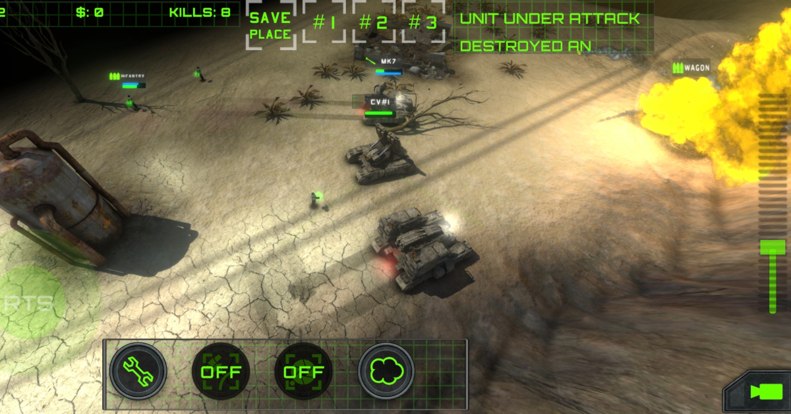The width and height of the screenshot is (791, 414).
Task: Activate the smoke cloud ability
Action: click(386, 372)
